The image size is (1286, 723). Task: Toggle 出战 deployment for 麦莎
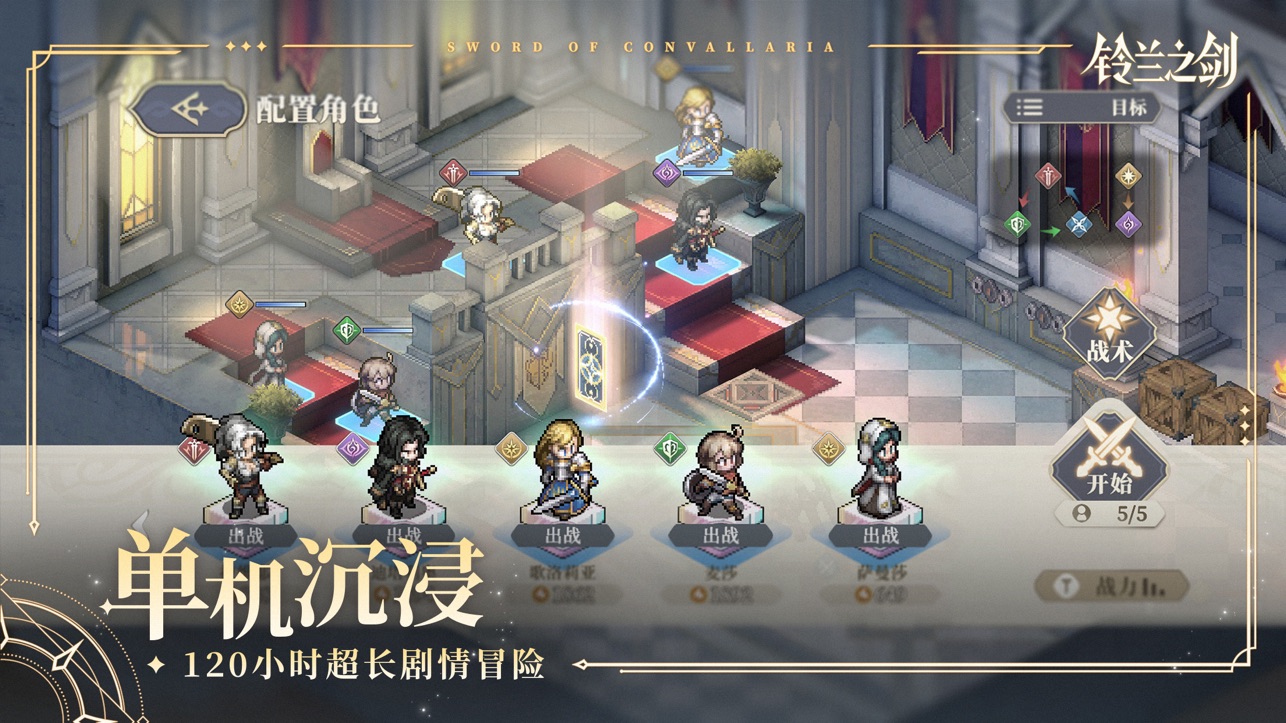723,537
